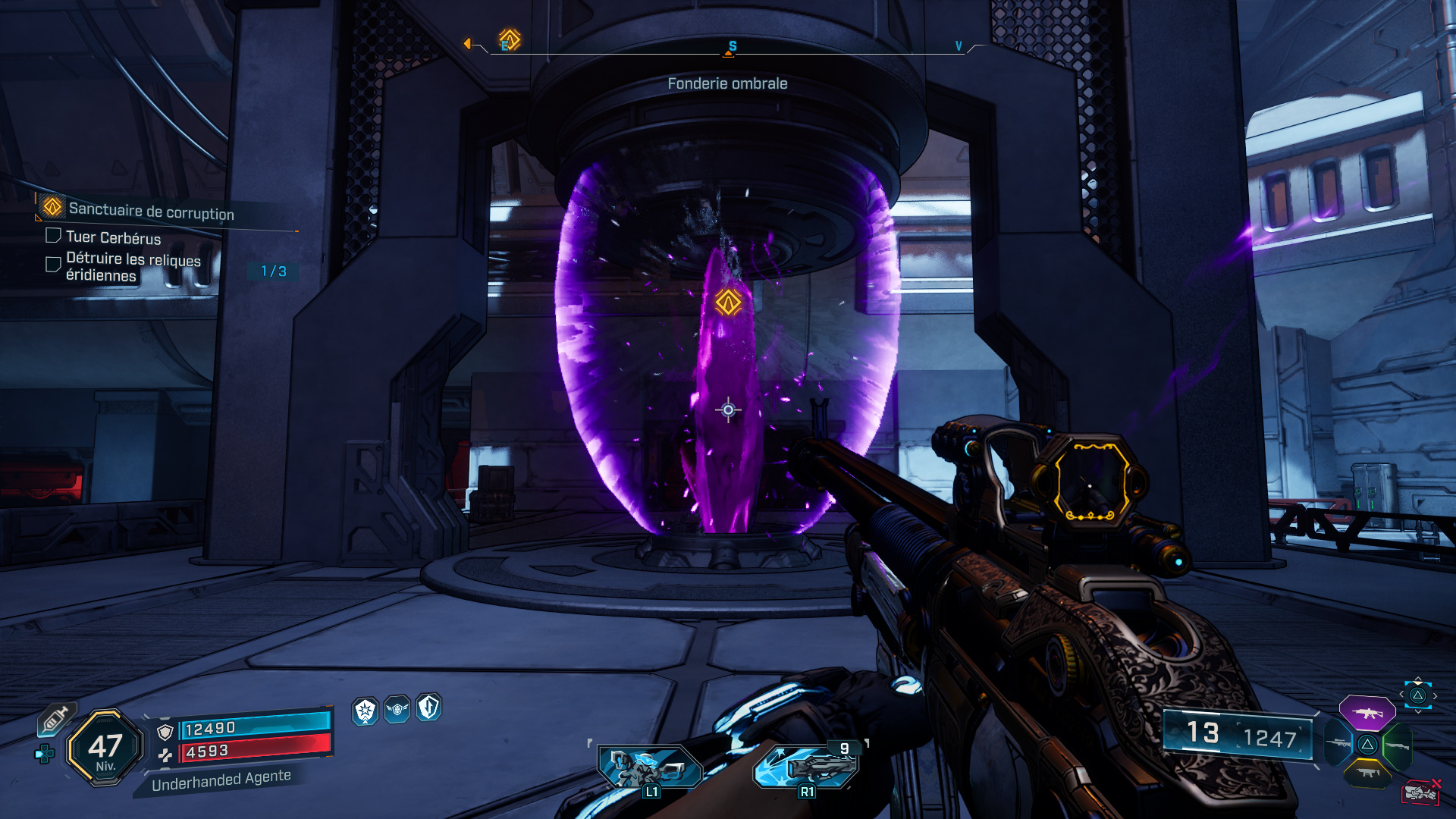Viewport: 1456px width, 819px height.
Task: Tick the Détruire les reliques éridiennes checkbox
Action: 53,264
